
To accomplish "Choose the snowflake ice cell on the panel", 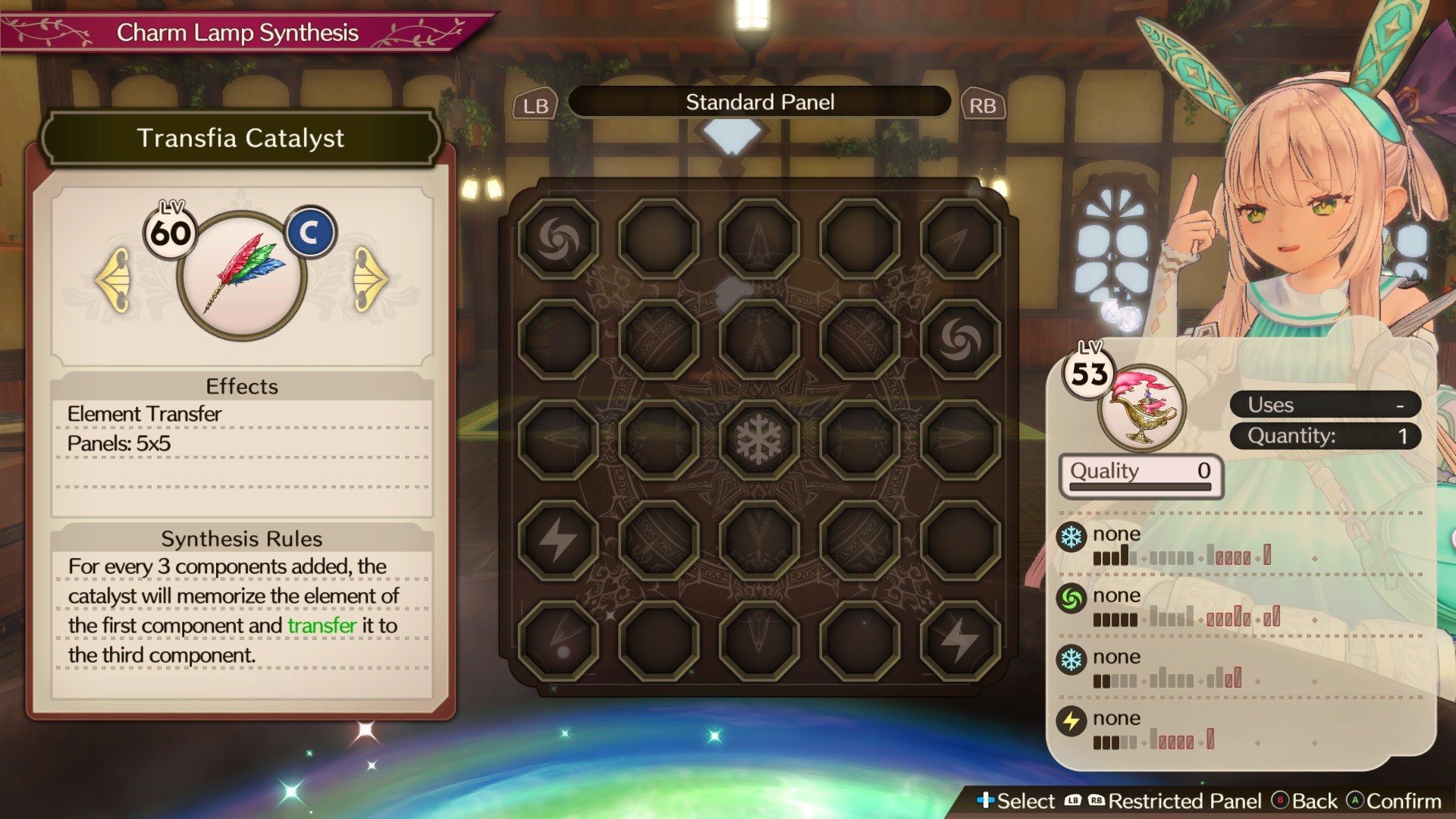I will coord(759,439).
